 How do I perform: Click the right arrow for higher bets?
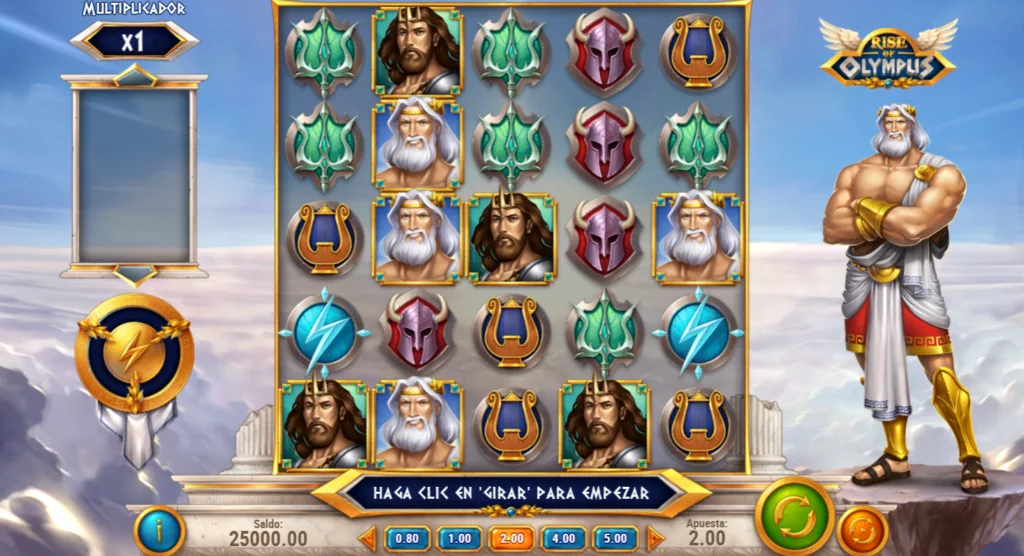[x=655, y=538]
